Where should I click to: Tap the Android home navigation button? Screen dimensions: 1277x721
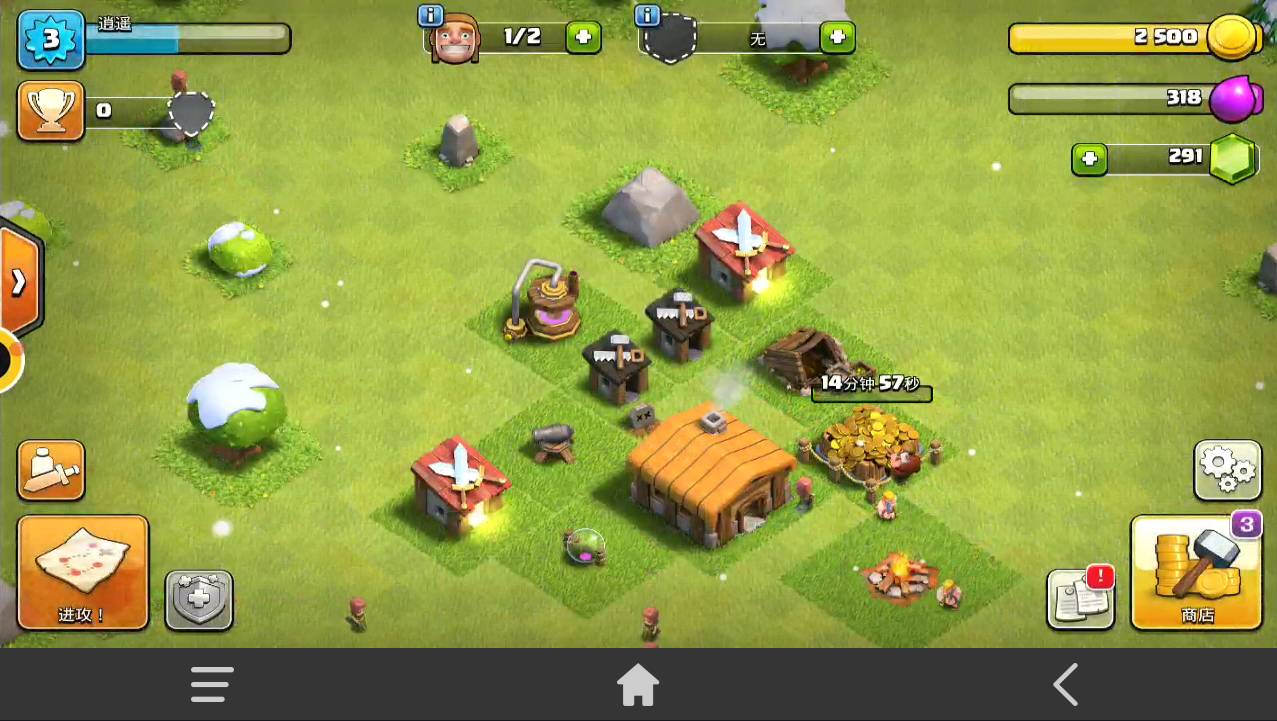638,685
